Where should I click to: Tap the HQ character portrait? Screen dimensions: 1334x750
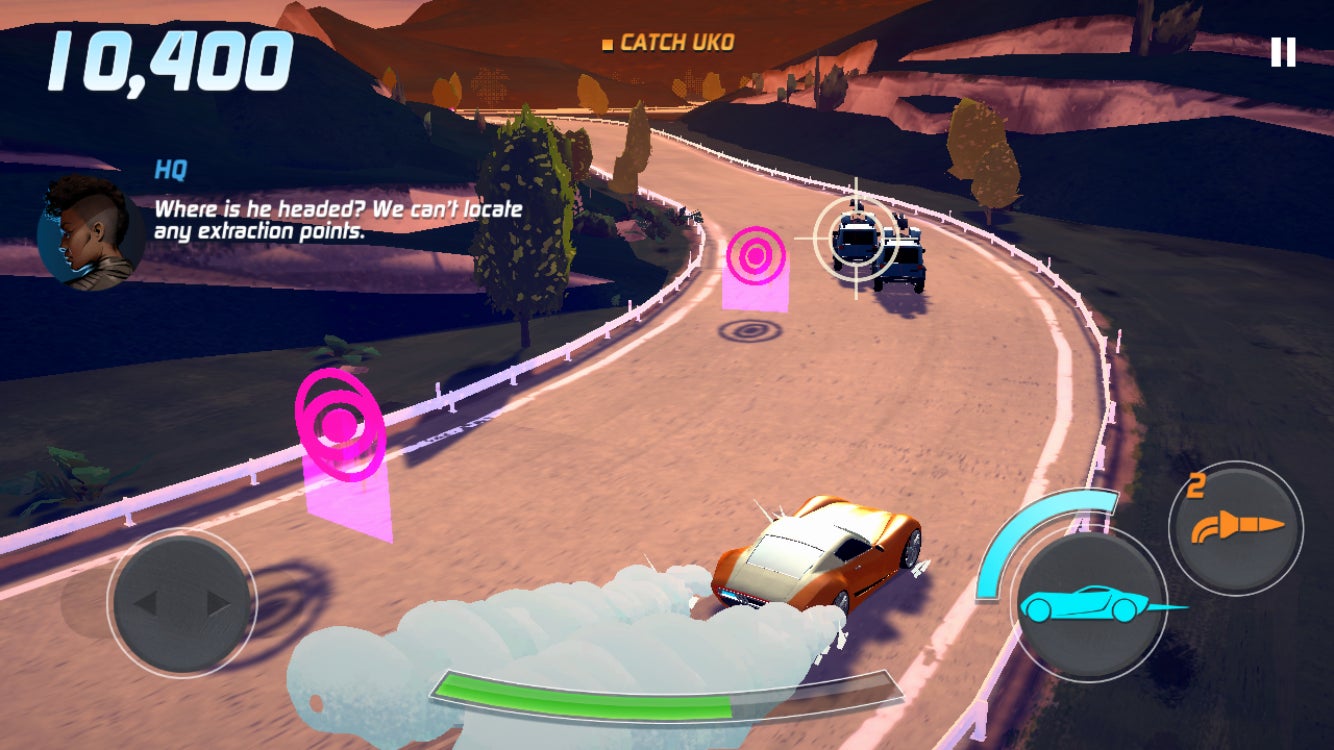[x=88, y=234]
